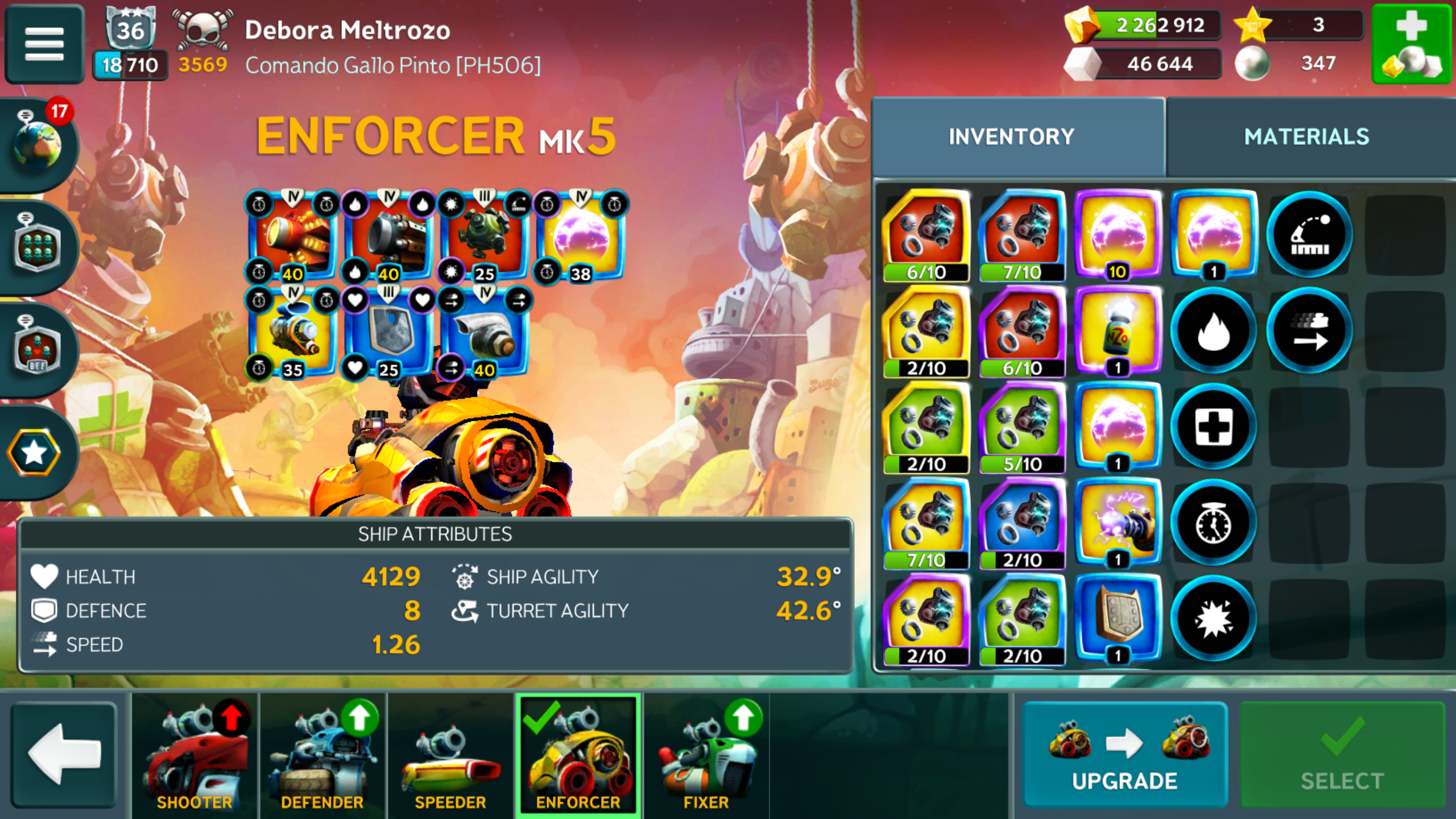Open the BFF friends chat icon
Viewport: 1456px width, 819px height.
pyautogui.click(x=38, y=349)
